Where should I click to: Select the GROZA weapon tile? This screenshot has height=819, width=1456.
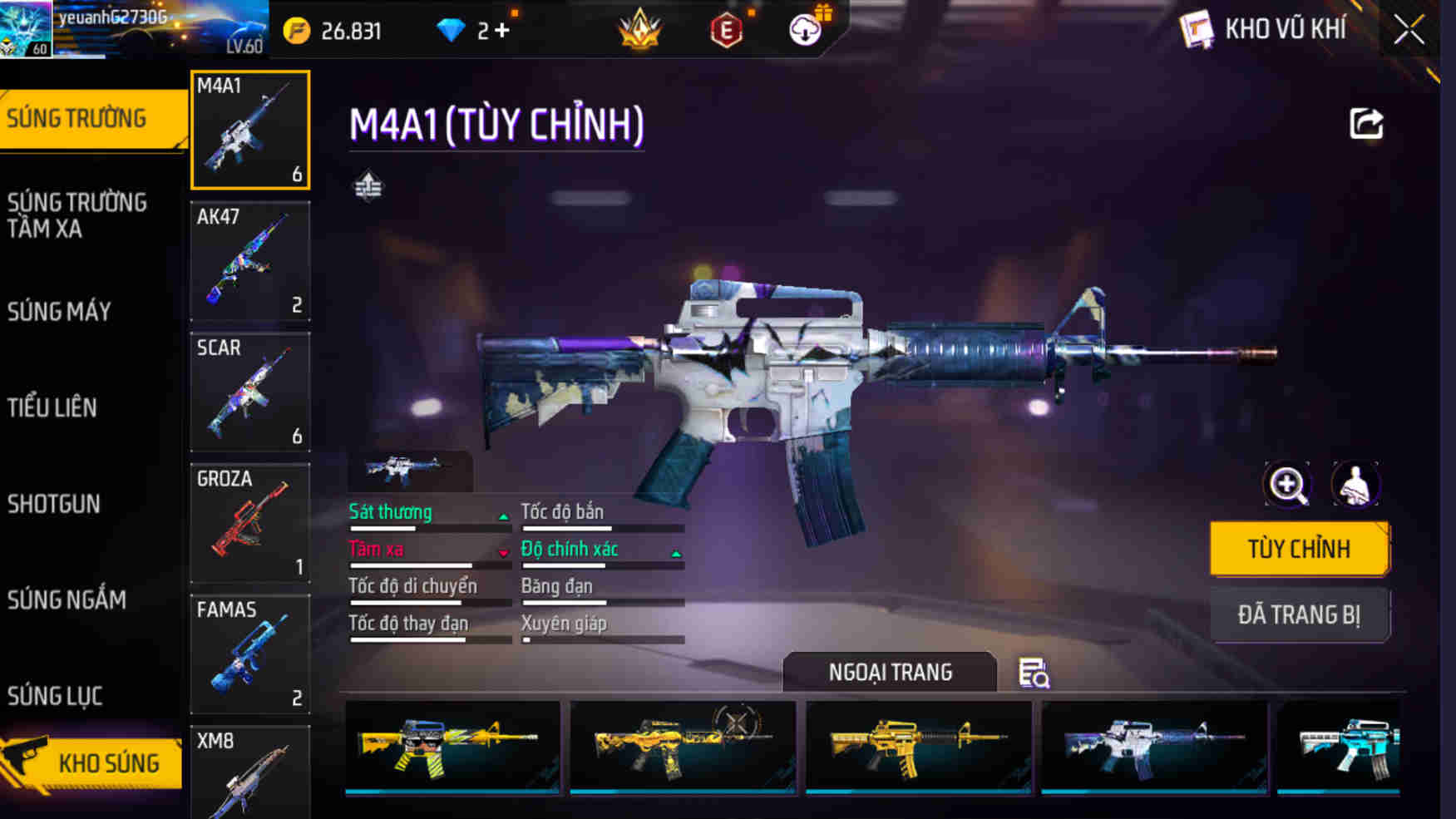tap(250, 523)
